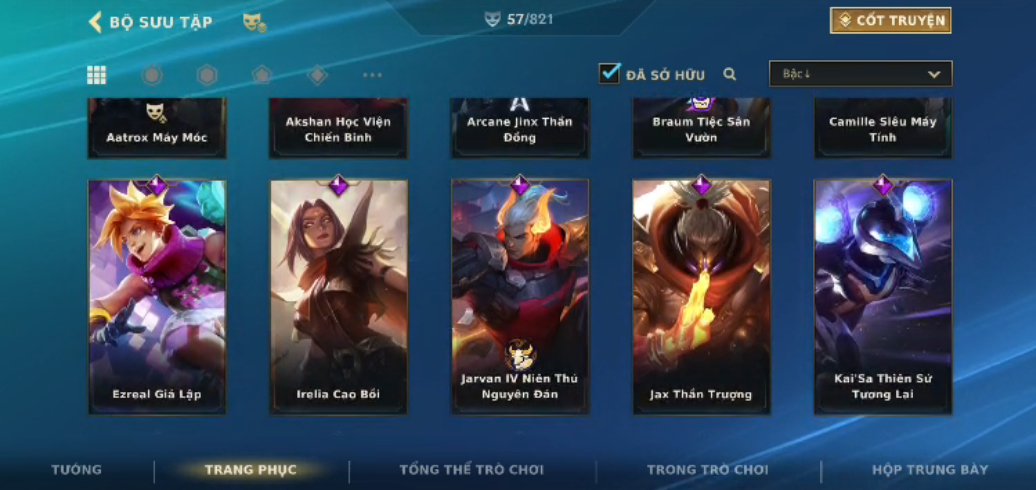This screenshot has width=1036, height=490.
Task: Select the Aatrox Máy Móc skin card
Action: 157,128
